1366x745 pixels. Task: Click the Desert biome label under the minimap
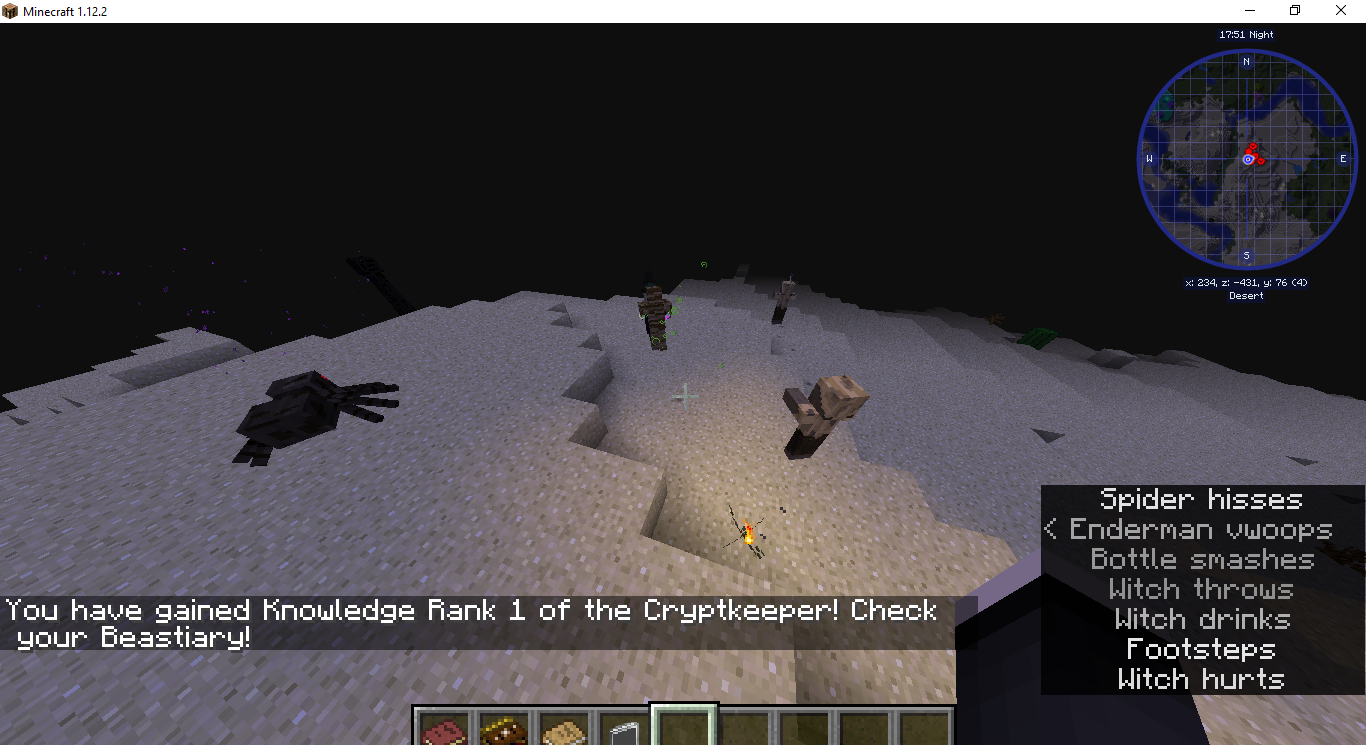pos(1246,295)
